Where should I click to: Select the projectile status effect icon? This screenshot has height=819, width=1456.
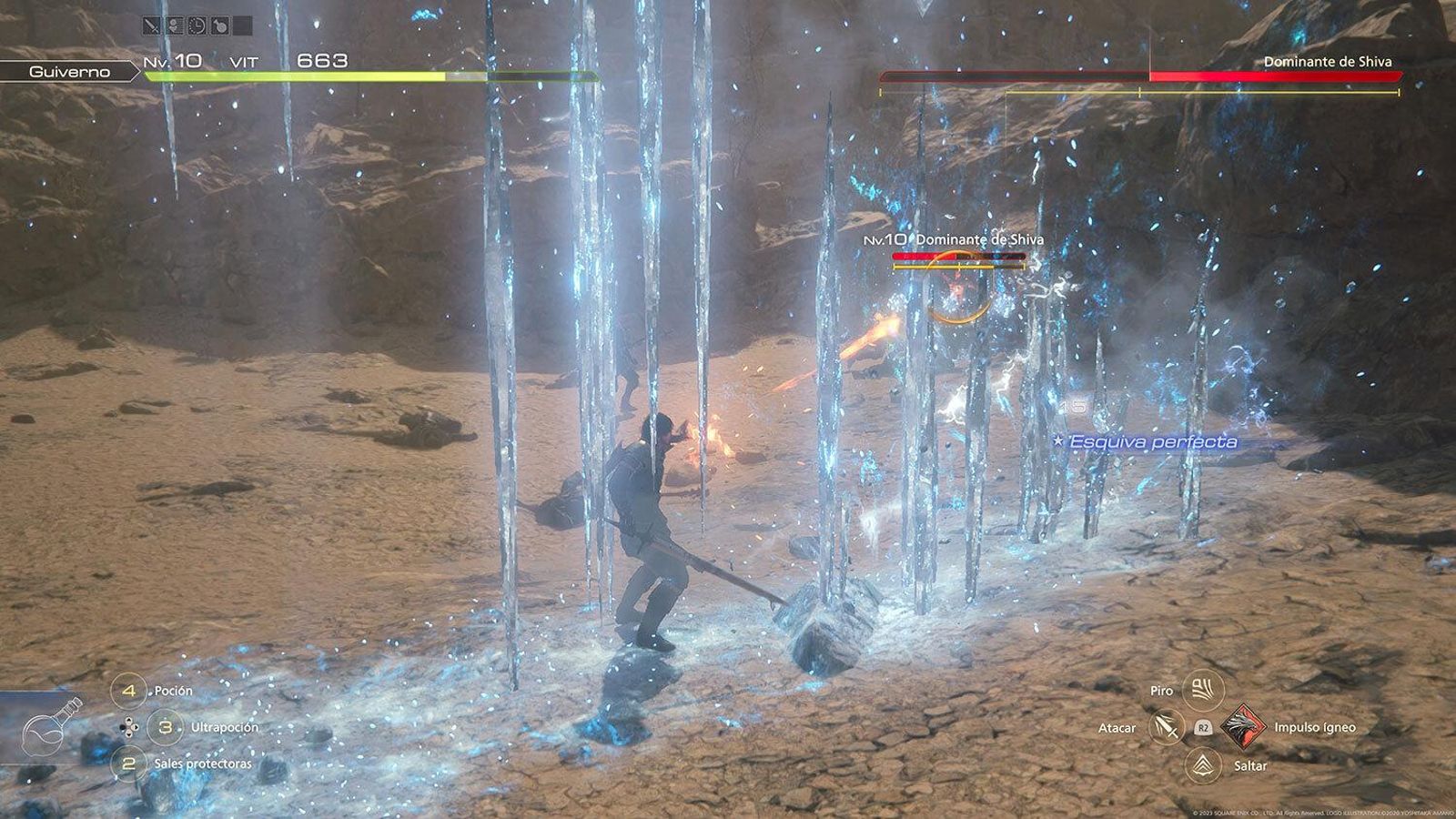[174, 25]
